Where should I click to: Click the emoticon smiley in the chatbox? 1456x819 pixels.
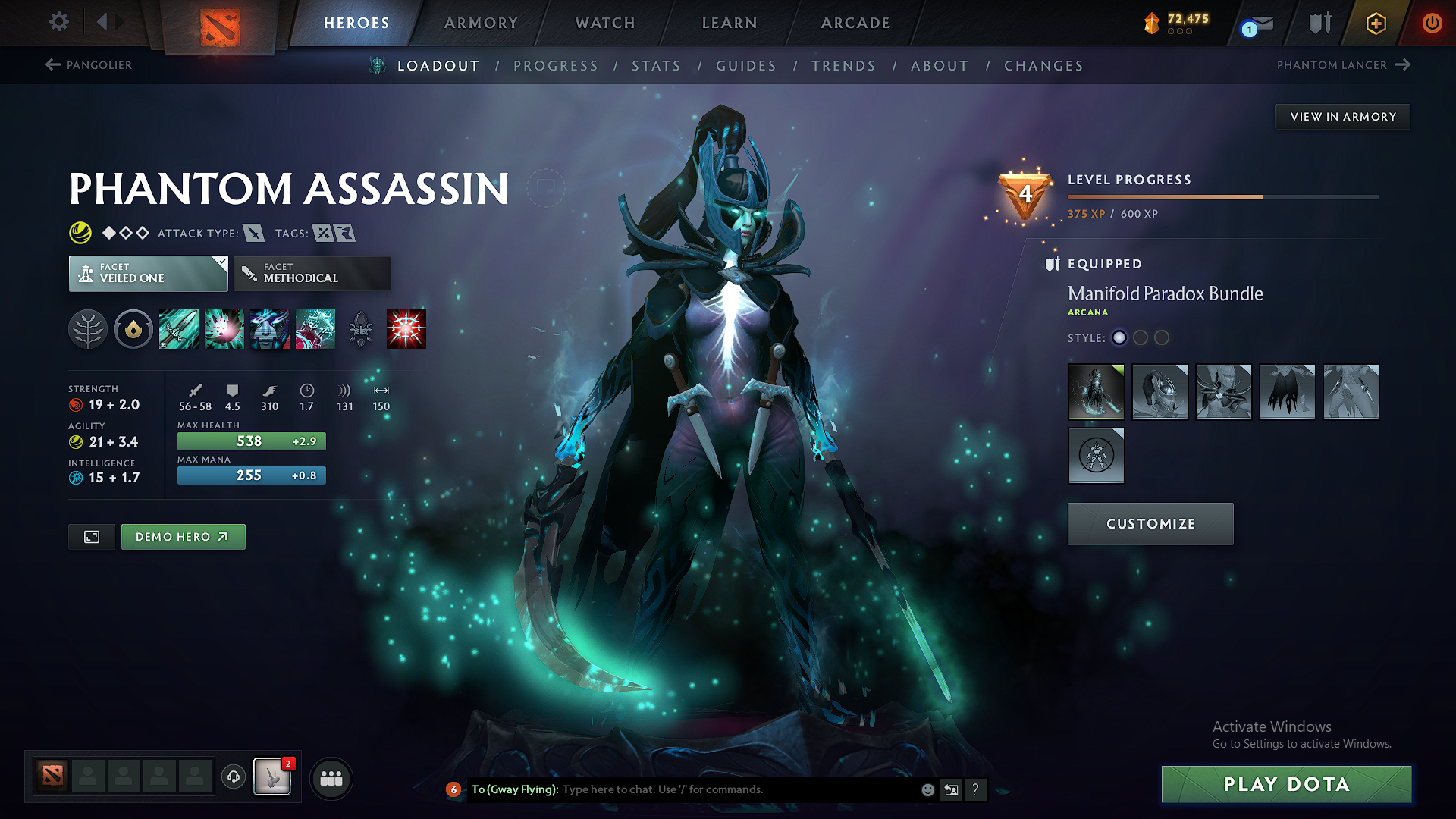tap(927, 789)
